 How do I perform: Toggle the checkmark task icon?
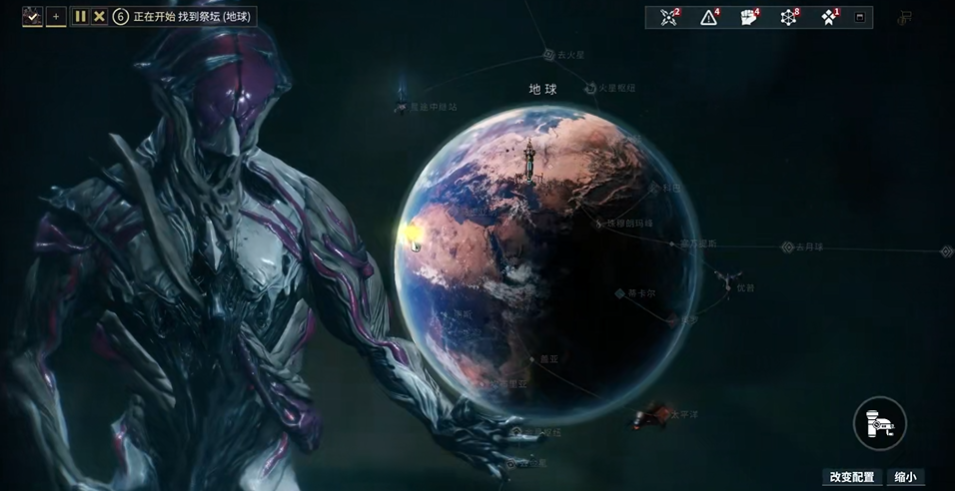click(32, 17)
